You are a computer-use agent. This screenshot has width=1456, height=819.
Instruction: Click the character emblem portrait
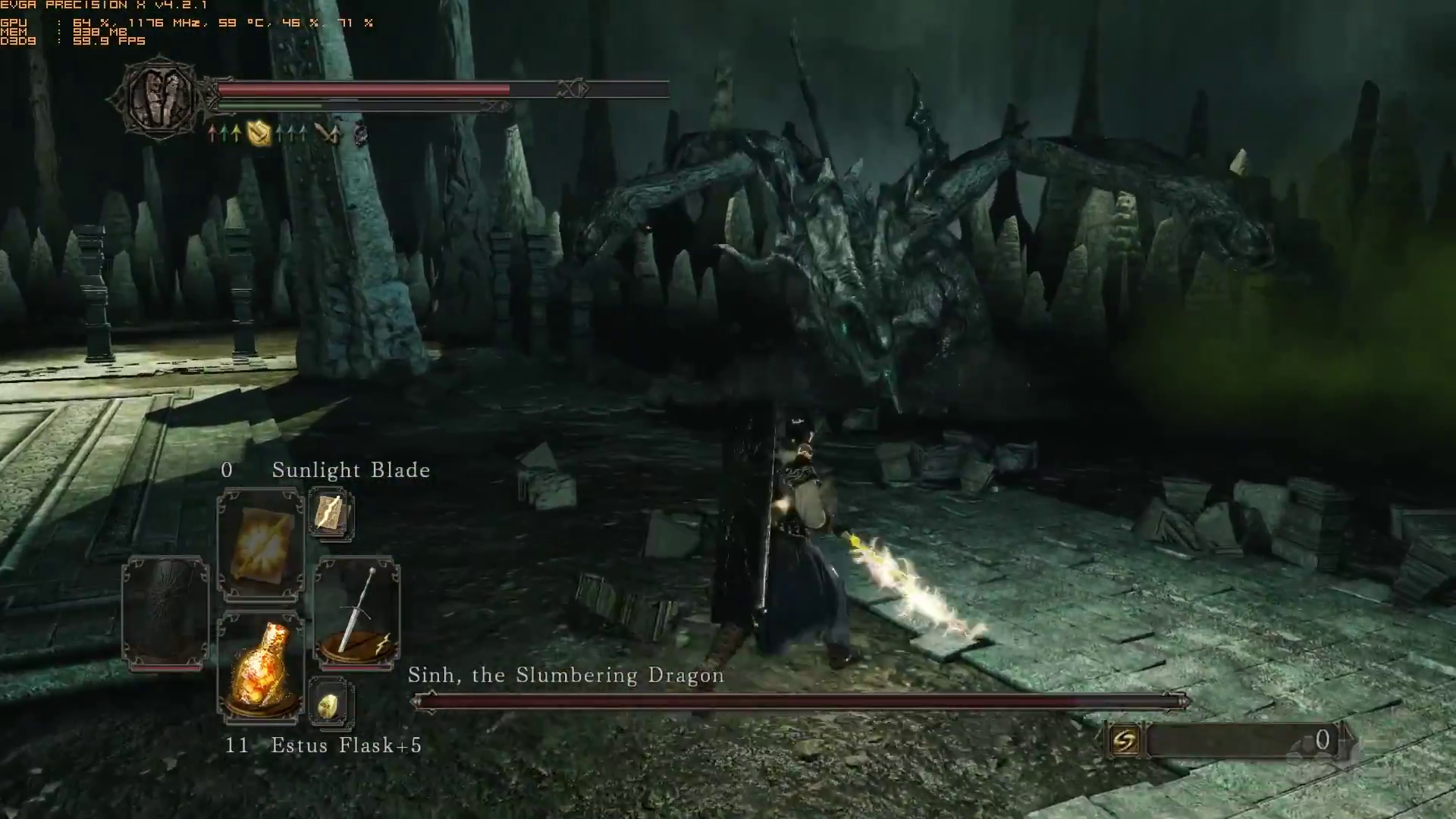(x=159, y=97)
